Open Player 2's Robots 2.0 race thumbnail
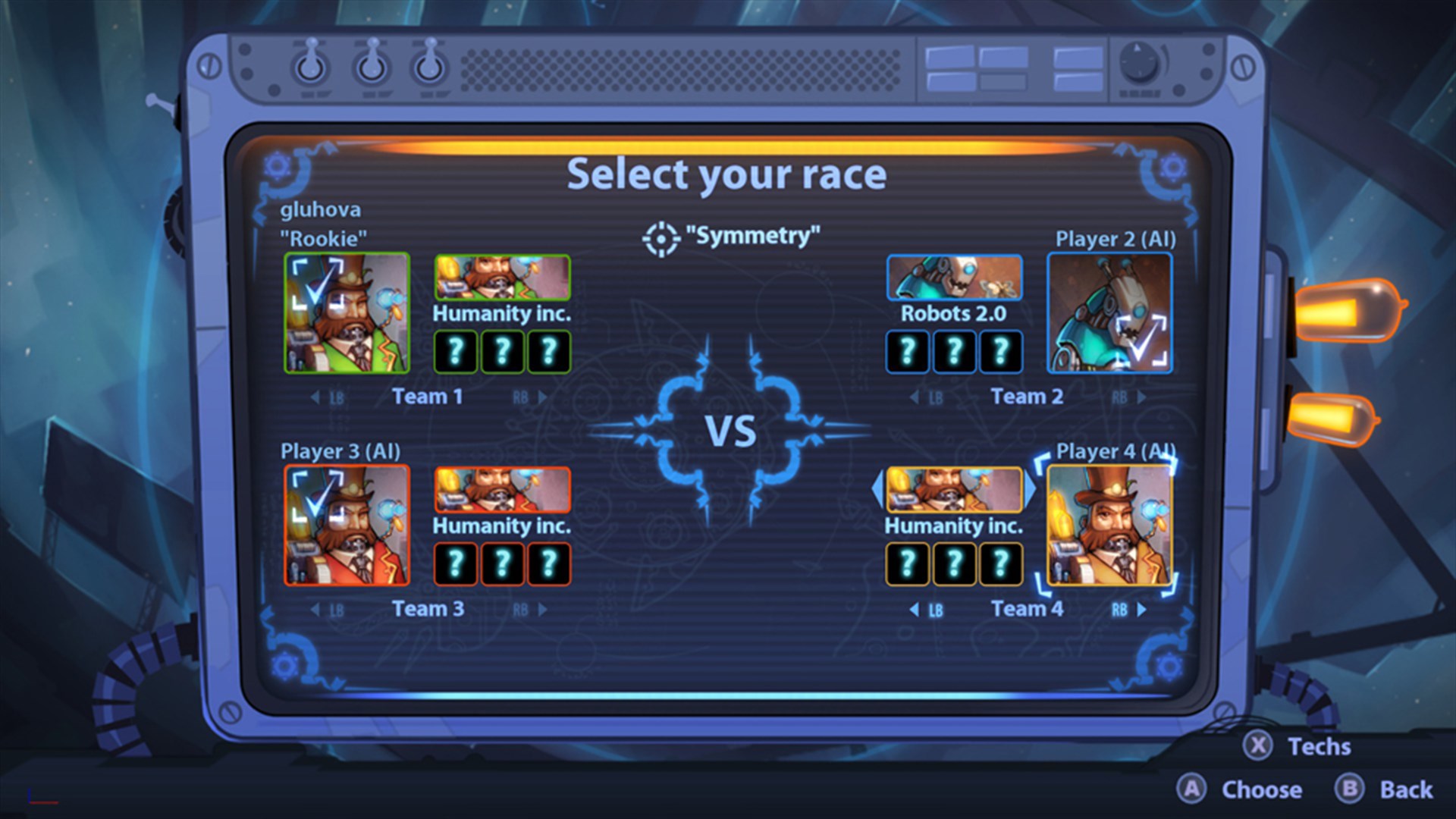 pos(954,278)
